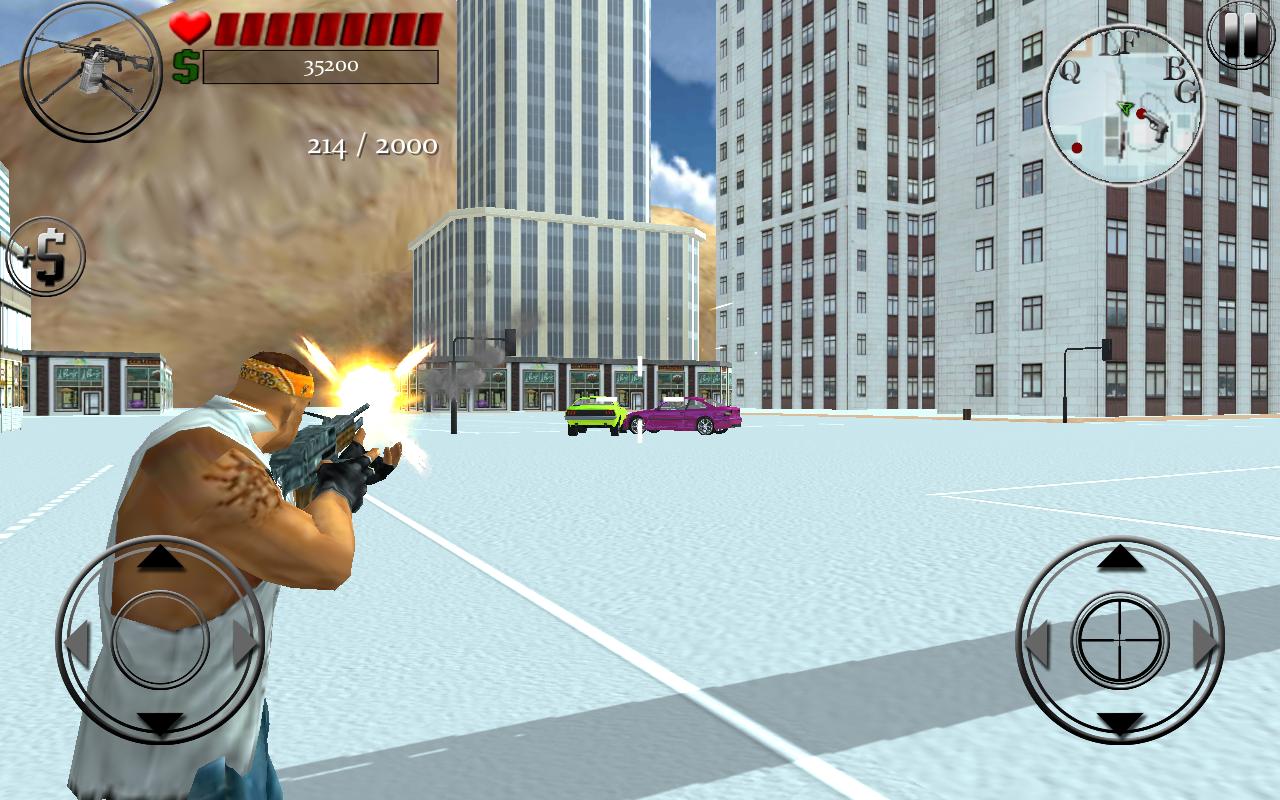Aim downward with right joystick down arrow
The height and width of the screenshot is (800, 1280).
pos(1120,722)
